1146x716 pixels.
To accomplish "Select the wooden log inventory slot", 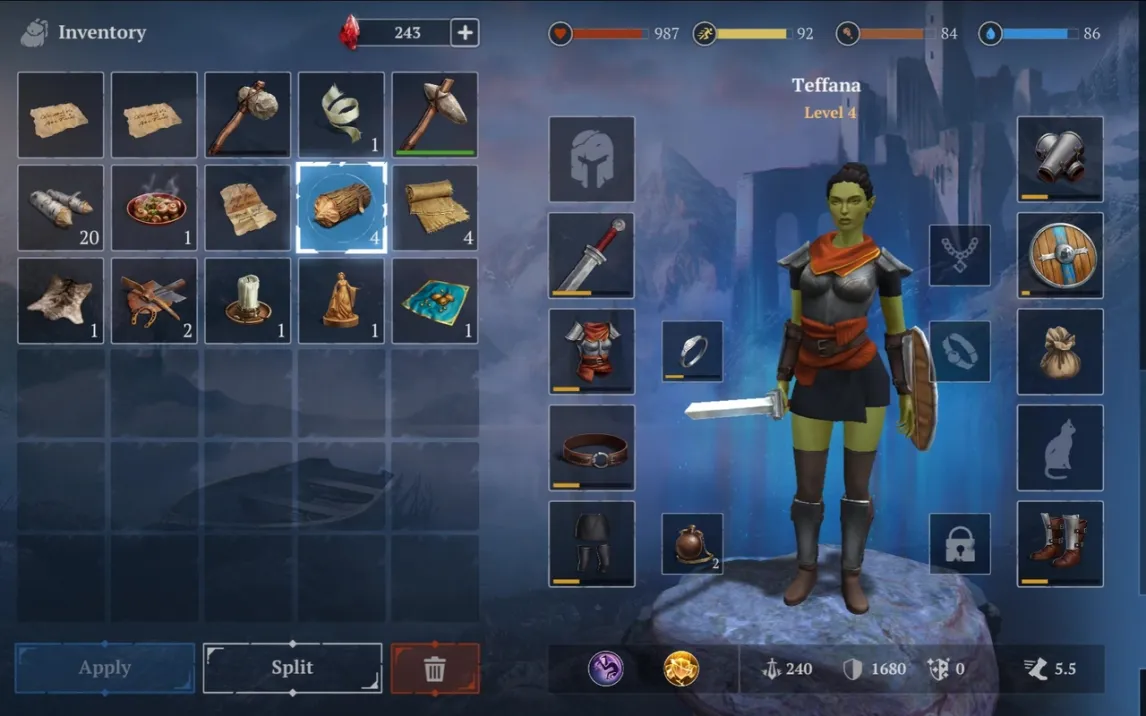I will coord(342,208).
